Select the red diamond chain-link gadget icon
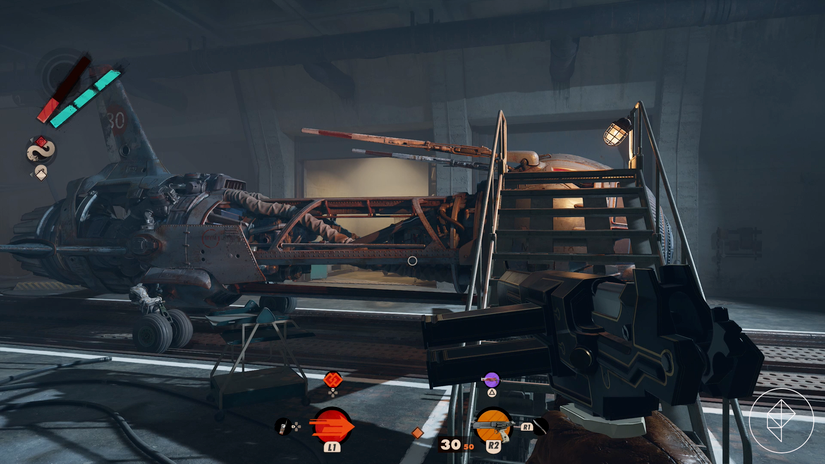 pyautogui.click(x=333, y=379)
